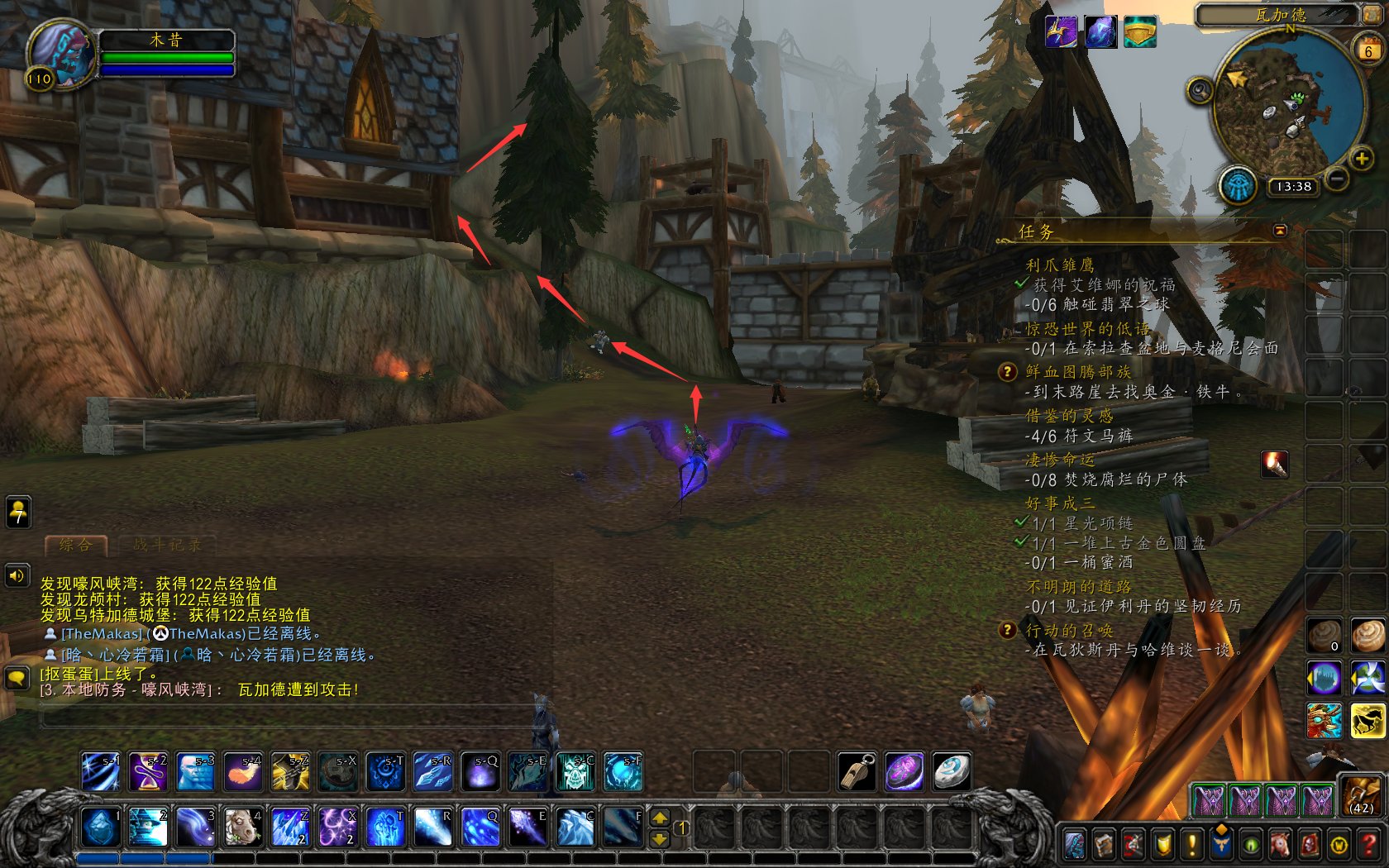
Task: Use the torch quest item button
Action: (1274, 465)
